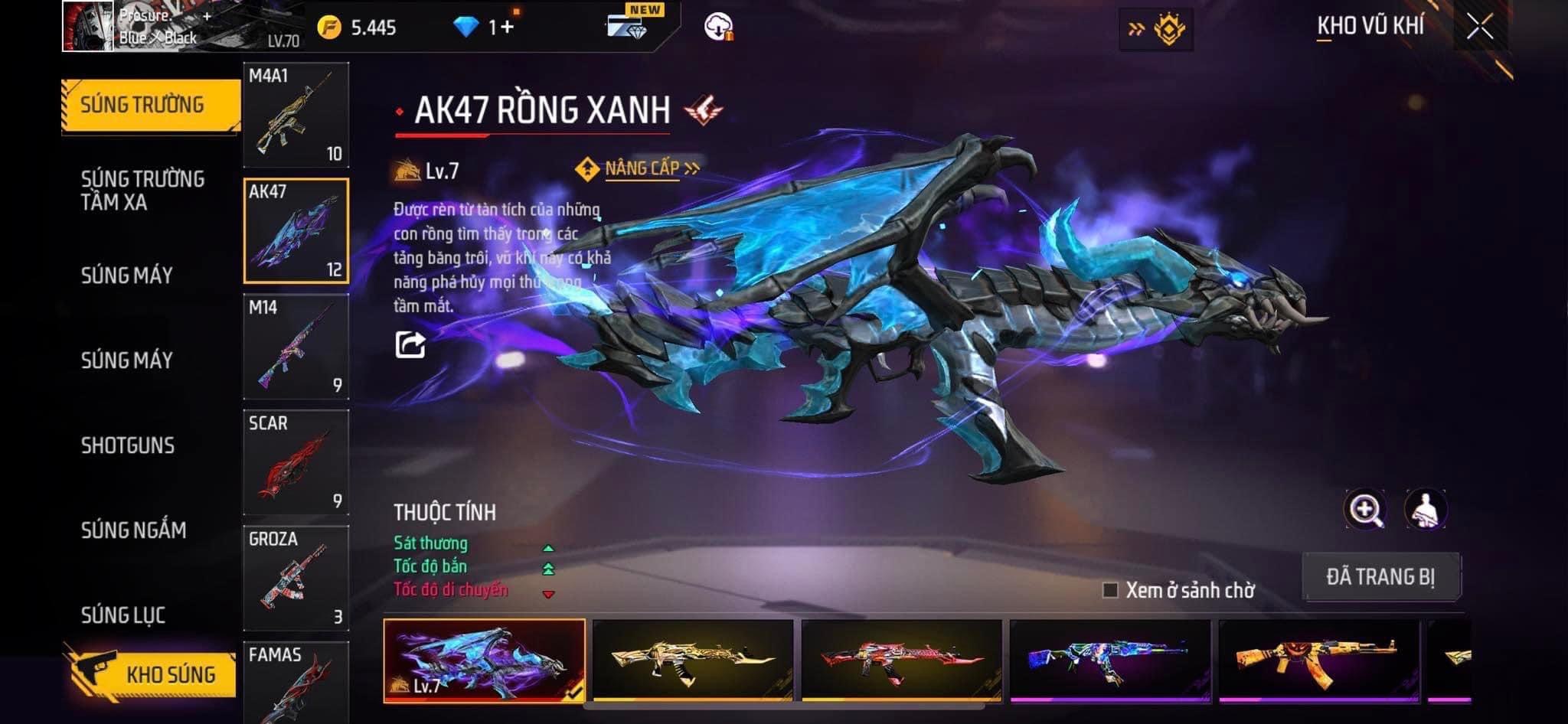The width and height of the screenshot is (1568, 724).
Task: Select the M4A1 weapon slot
Action: pyautogui.click(x=296, y=115)
